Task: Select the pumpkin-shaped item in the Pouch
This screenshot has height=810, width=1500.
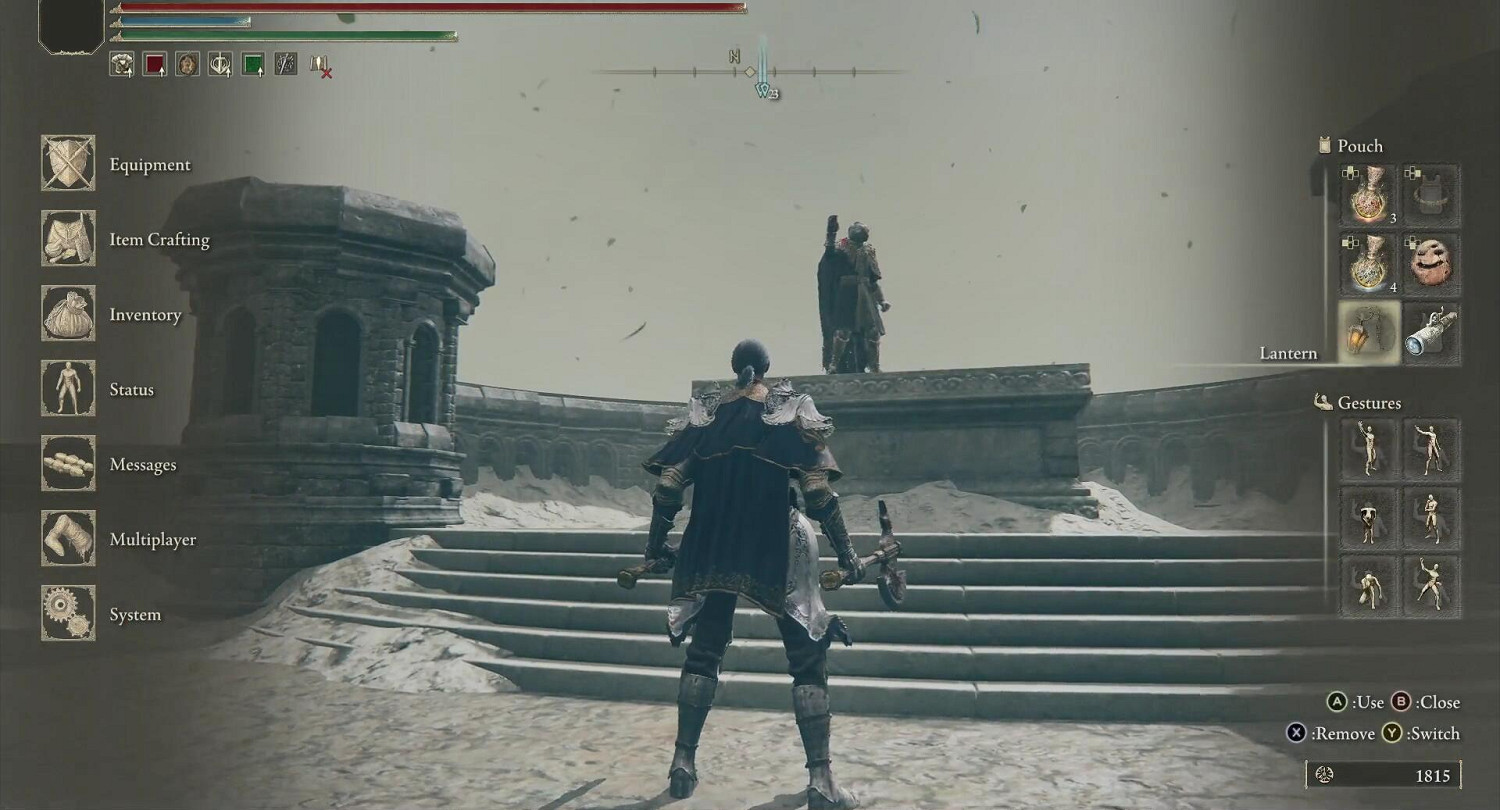Action: coord(1432,263)
